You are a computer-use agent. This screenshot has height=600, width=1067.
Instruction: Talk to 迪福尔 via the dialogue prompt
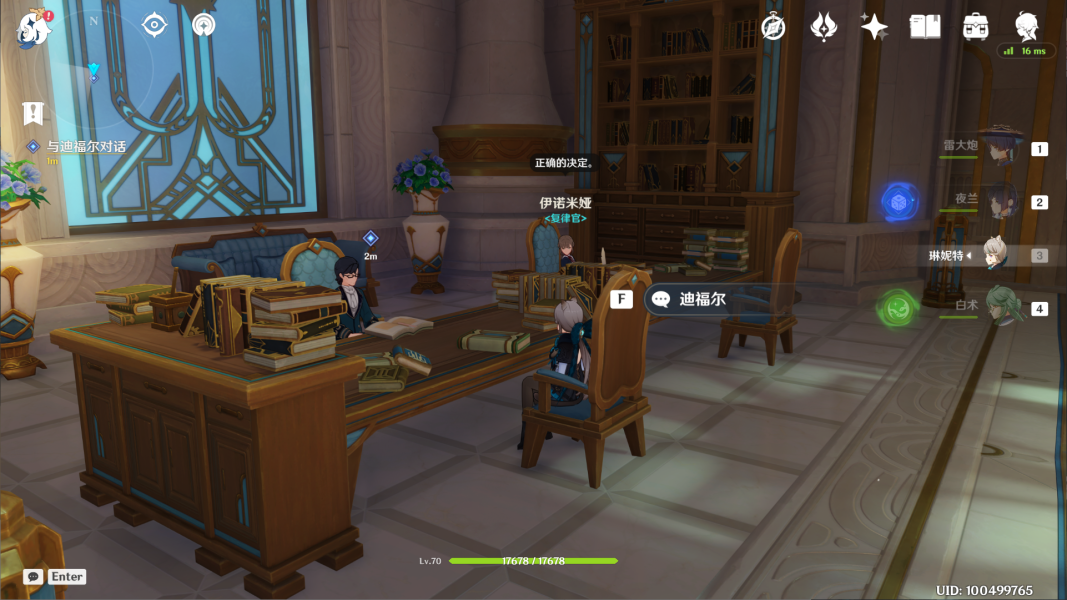point(701,299)
